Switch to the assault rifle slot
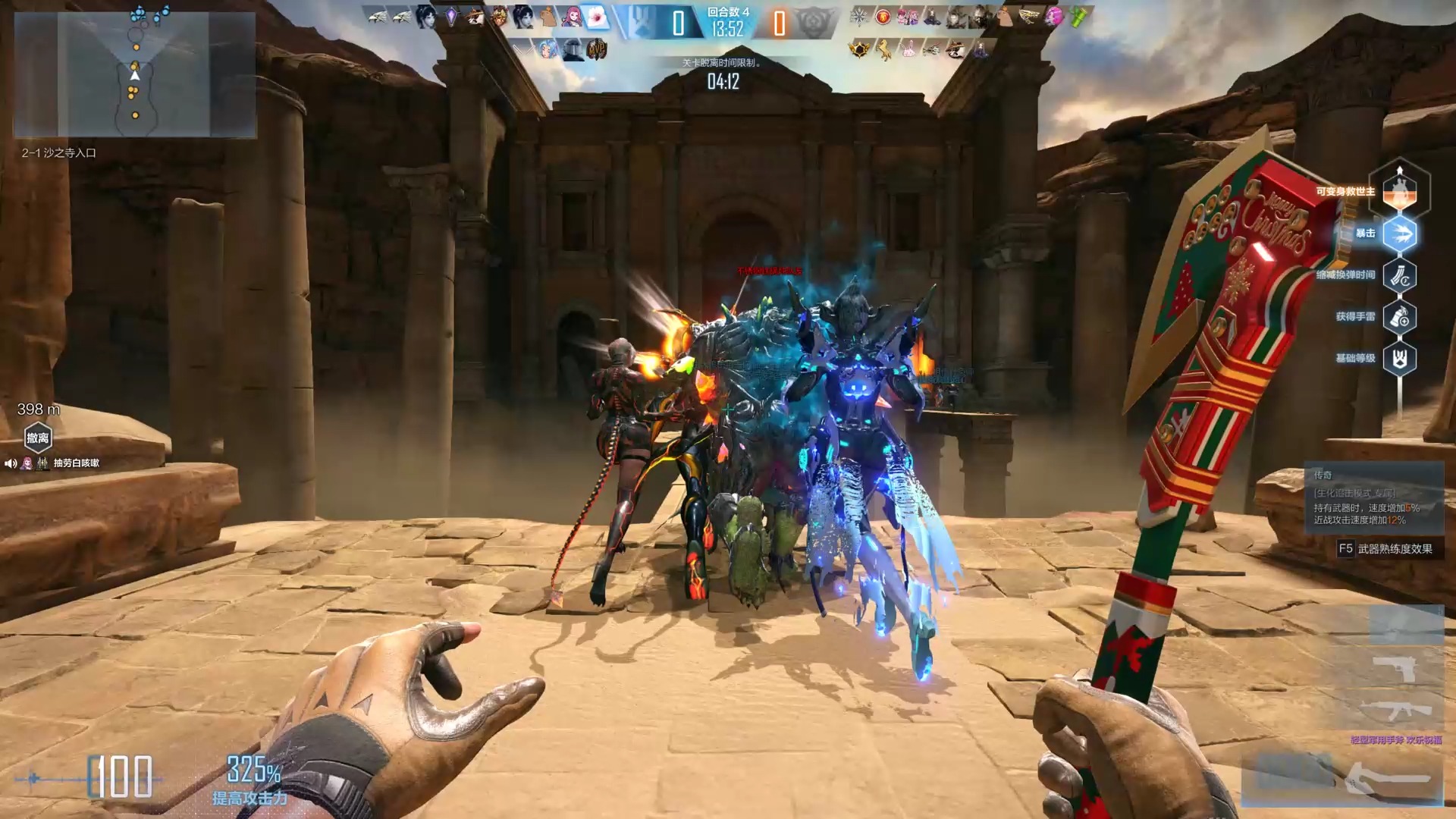The image size is (1456, 819). point(1394,711)
